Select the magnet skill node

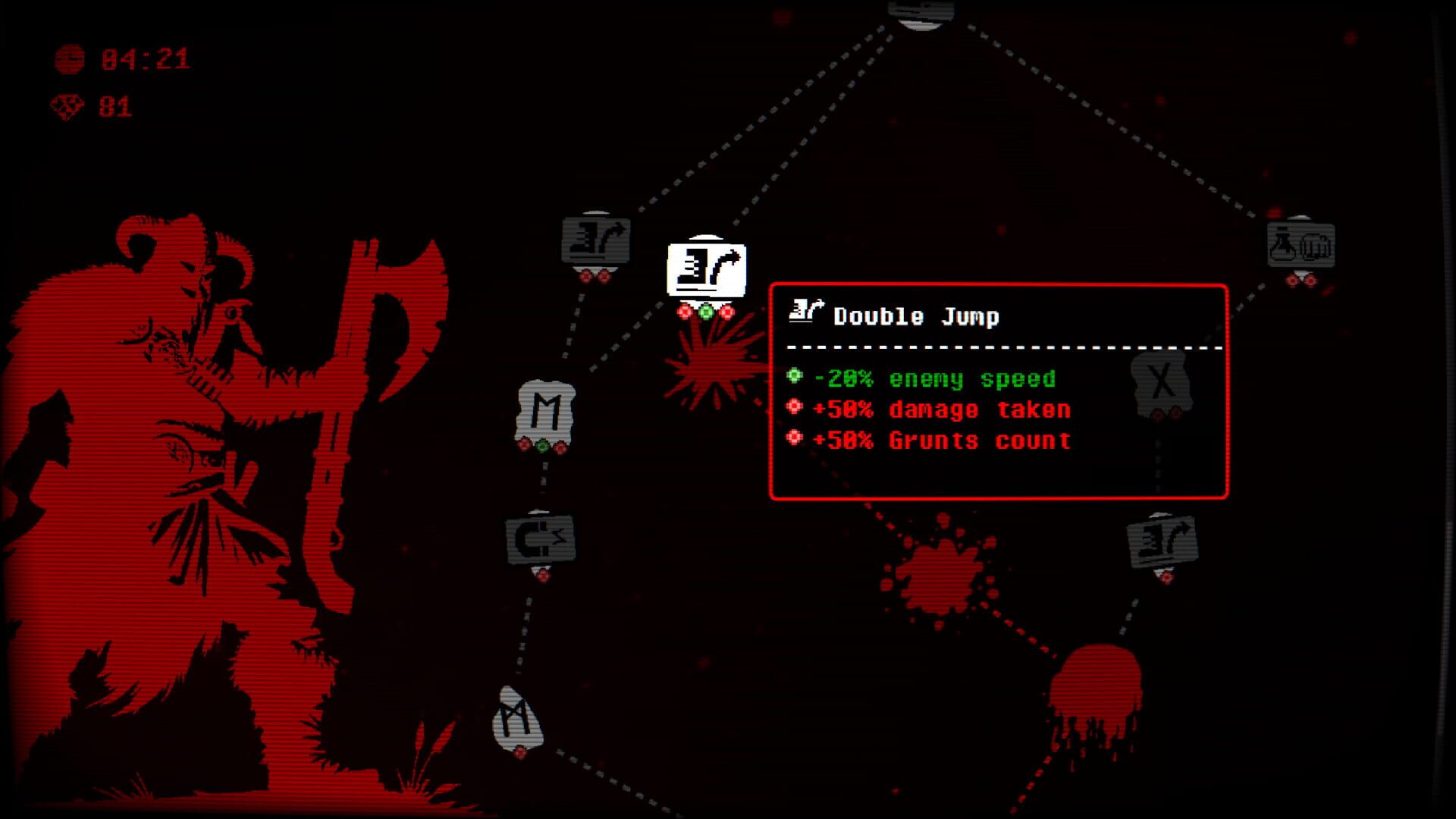point(541,538)
